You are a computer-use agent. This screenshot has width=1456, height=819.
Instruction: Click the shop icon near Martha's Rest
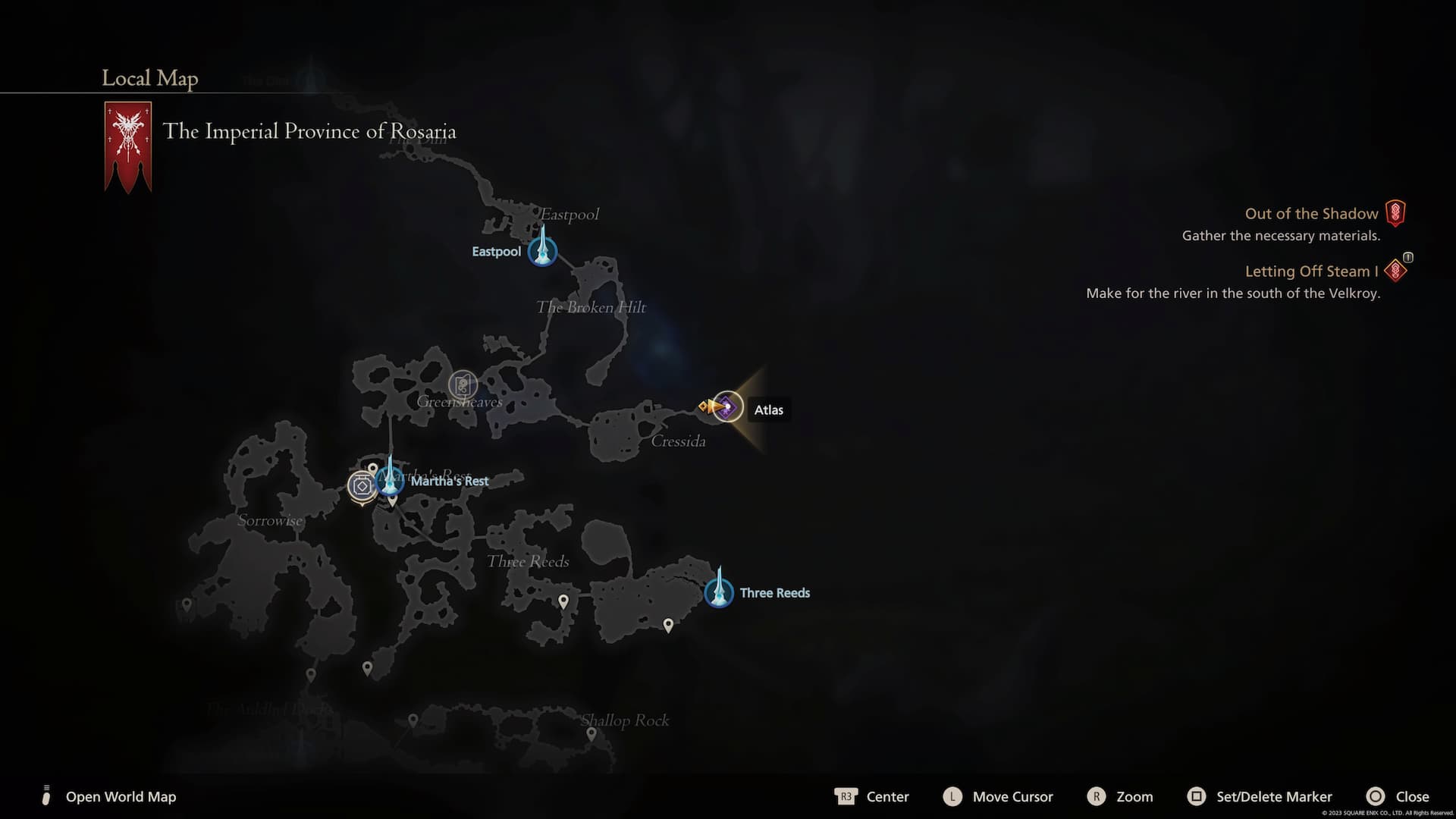[362, 485]
